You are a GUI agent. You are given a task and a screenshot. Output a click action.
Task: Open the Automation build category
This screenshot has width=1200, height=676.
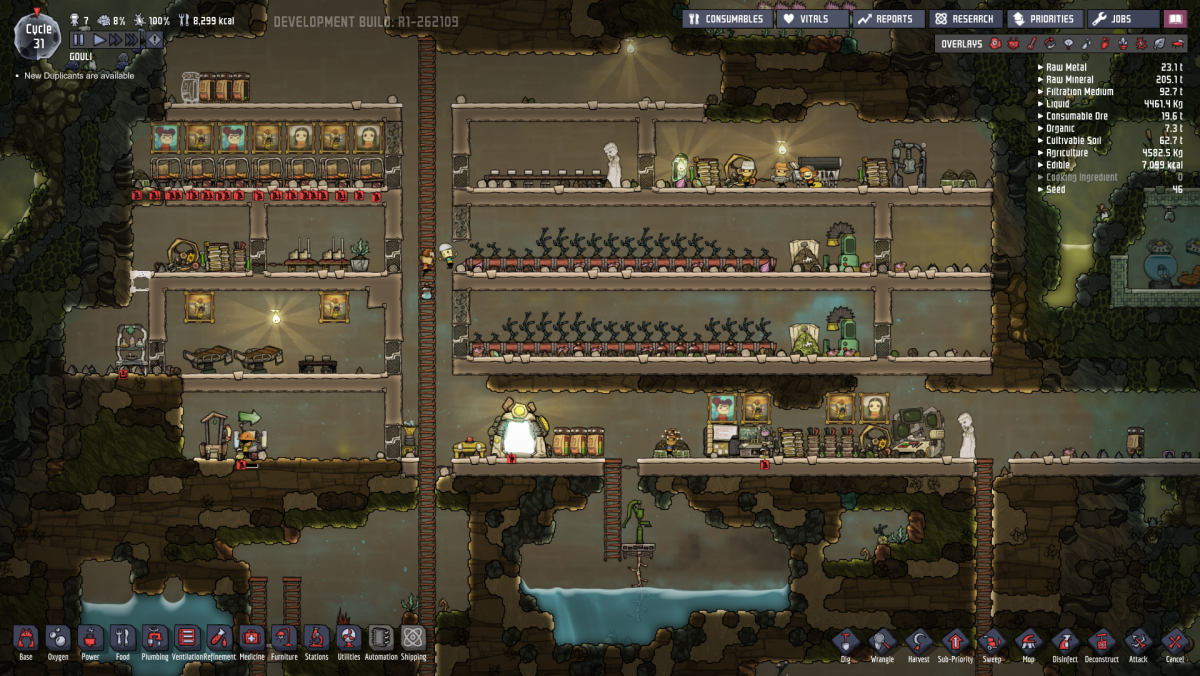381,638
